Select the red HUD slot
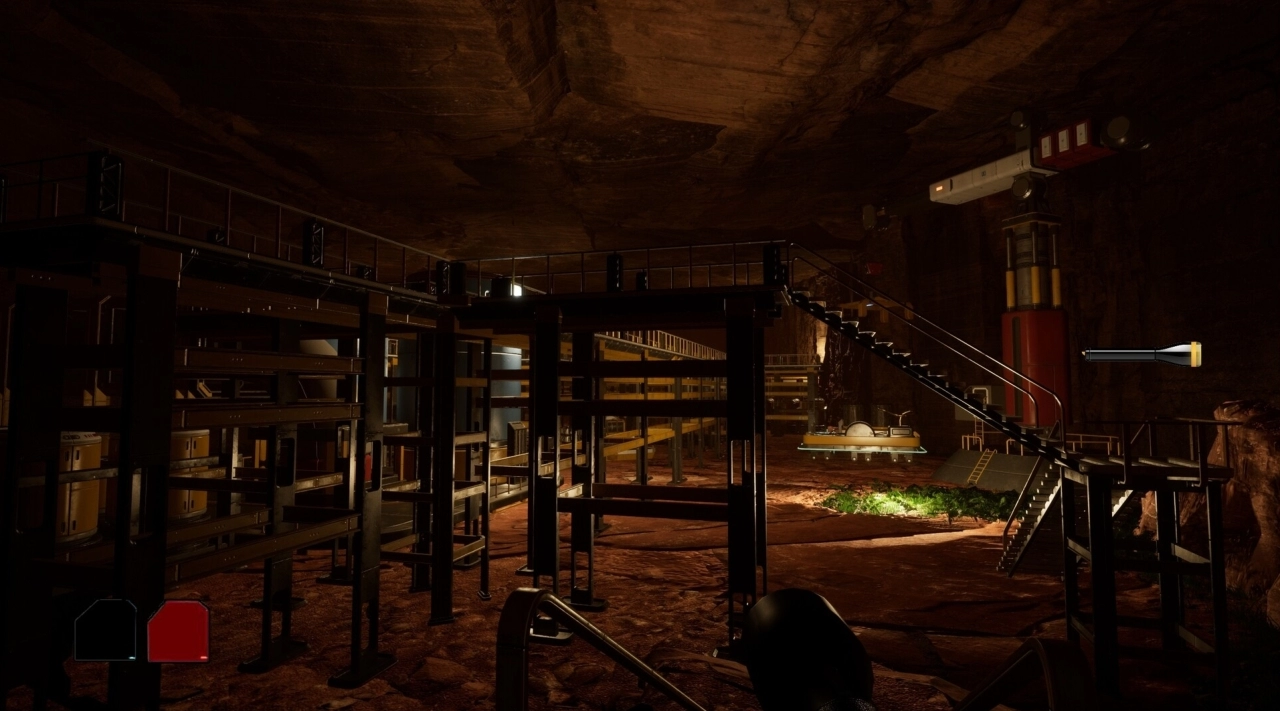Image resolution: width=1280 pixels, height=711 pixels. [x=178, y=631]
